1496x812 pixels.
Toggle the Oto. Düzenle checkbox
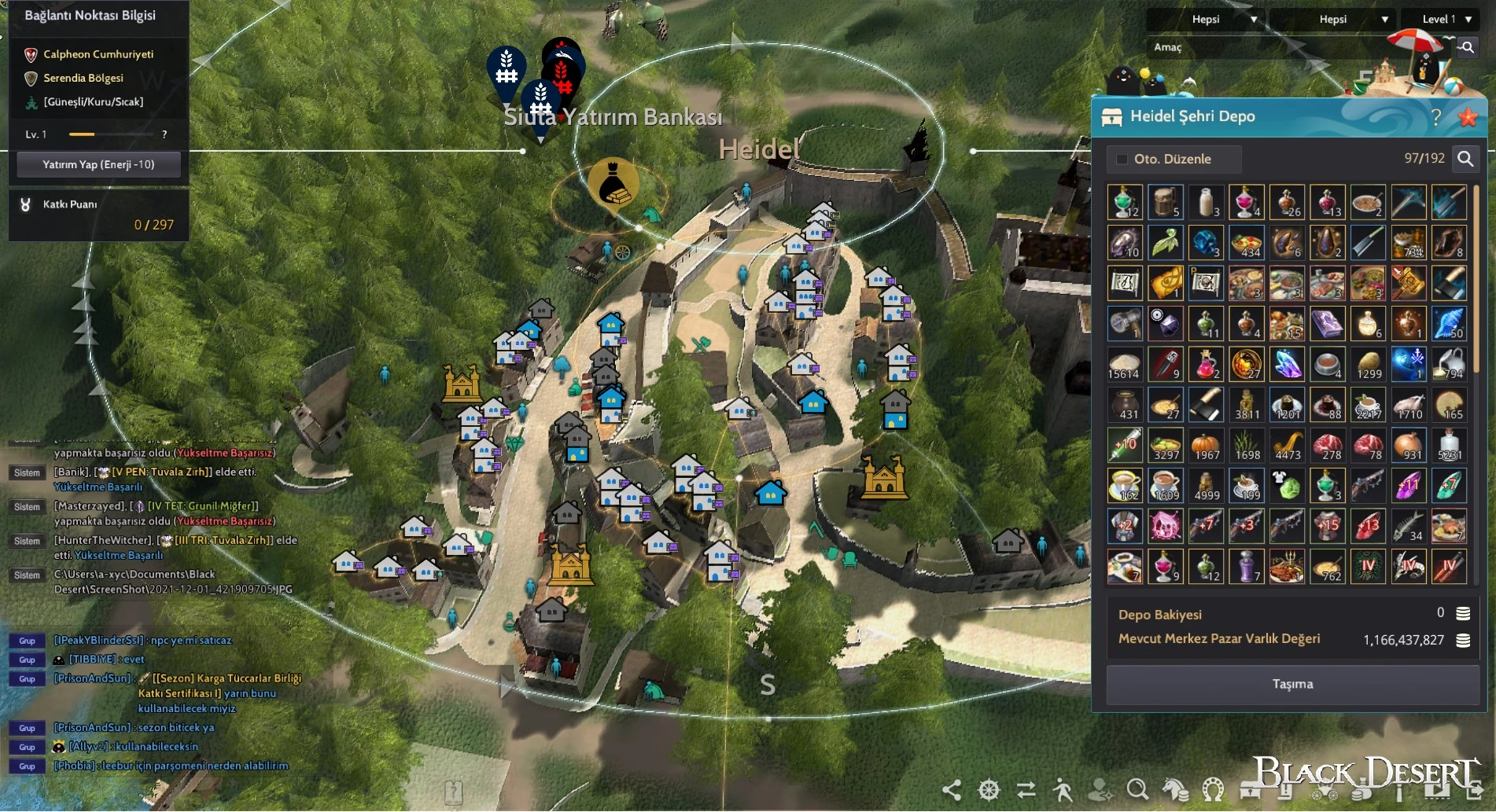coord(1122,159)
